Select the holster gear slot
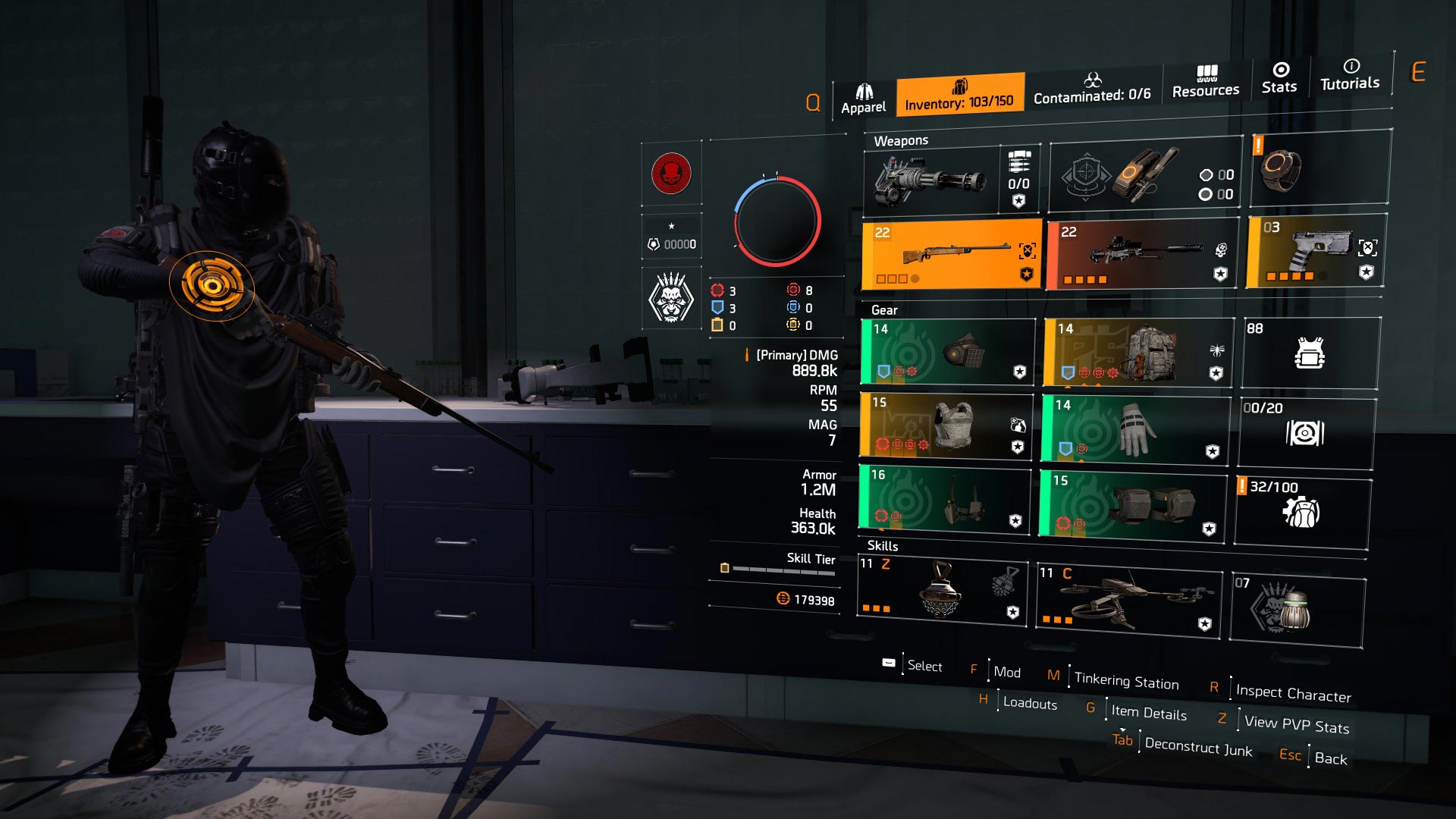Screen dimensions: 1456x819 click(945, 497)
